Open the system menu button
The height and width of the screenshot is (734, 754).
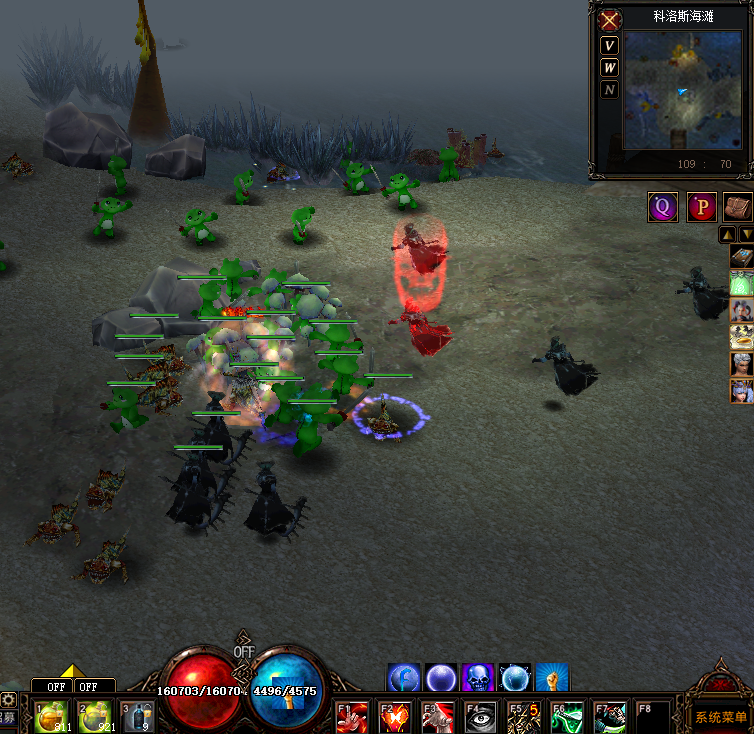(x=720, y=717)
